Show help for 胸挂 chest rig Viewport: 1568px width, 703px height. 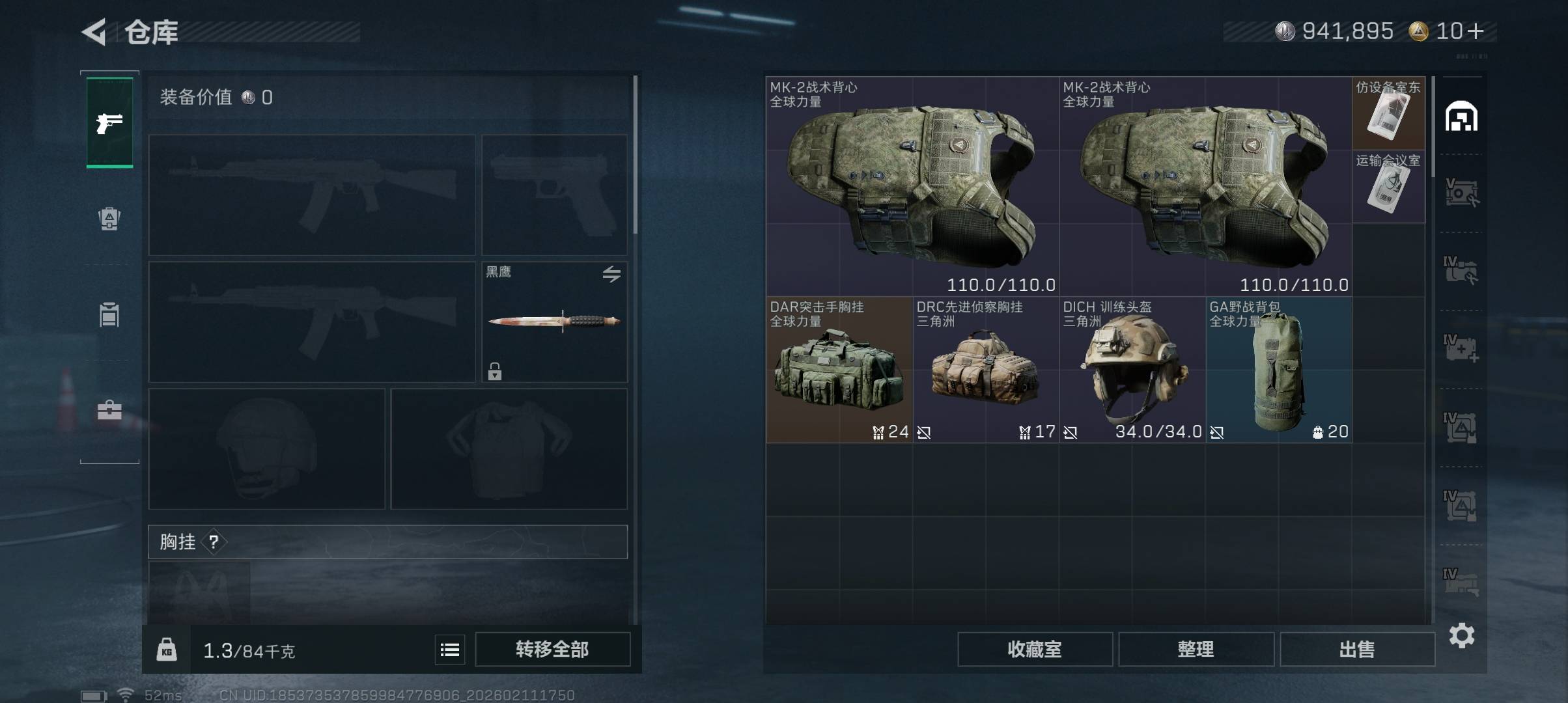214,542
